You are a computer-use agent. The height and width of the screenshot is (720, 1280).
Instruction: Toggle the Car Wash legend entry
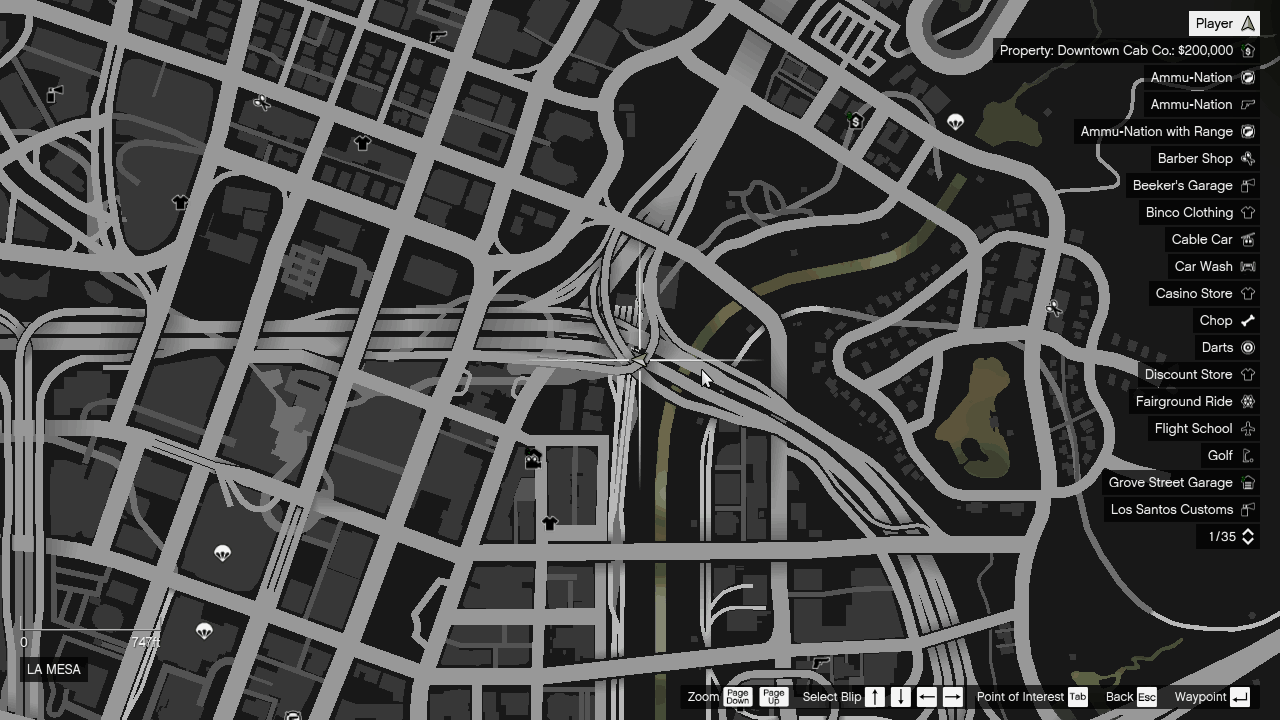coord(1212,266)
